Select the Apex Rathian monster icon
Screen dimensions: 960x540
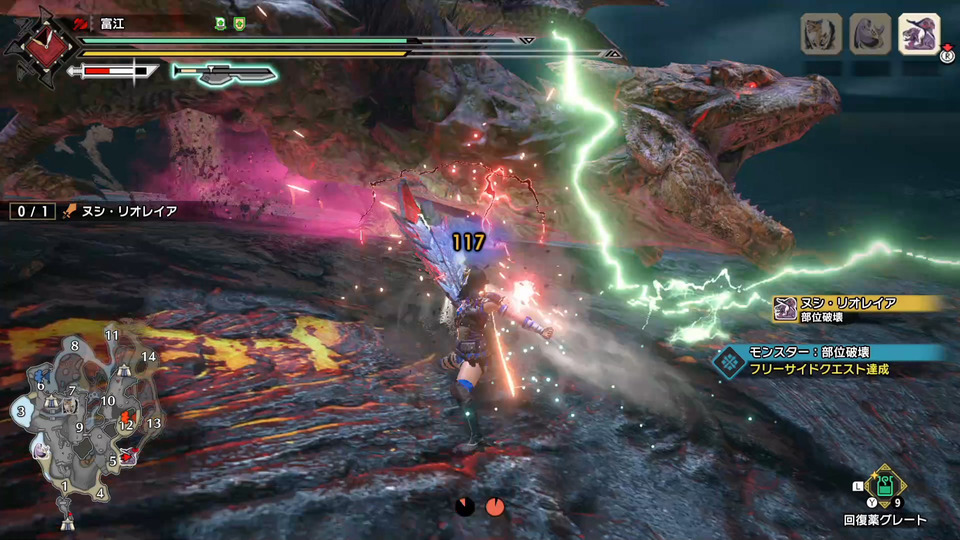tap(918, 33)
